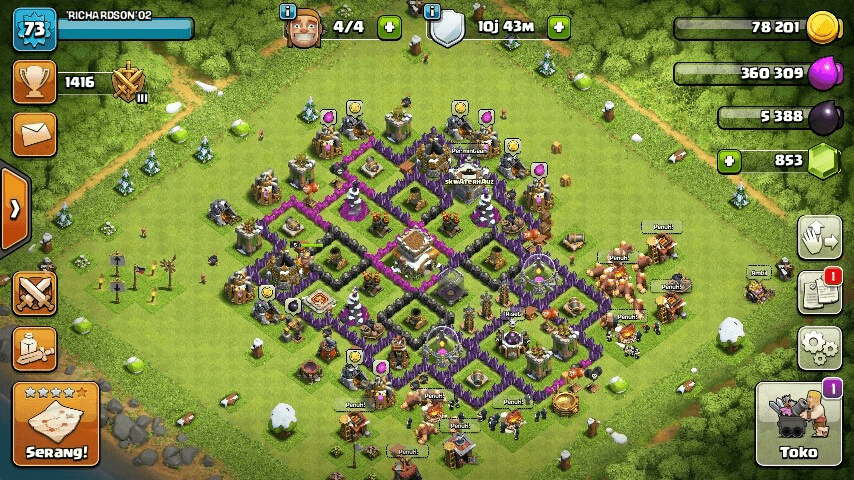Screen dimensions: 854x480
Task: Show builder info icon
Action: [x=288, y=11]
